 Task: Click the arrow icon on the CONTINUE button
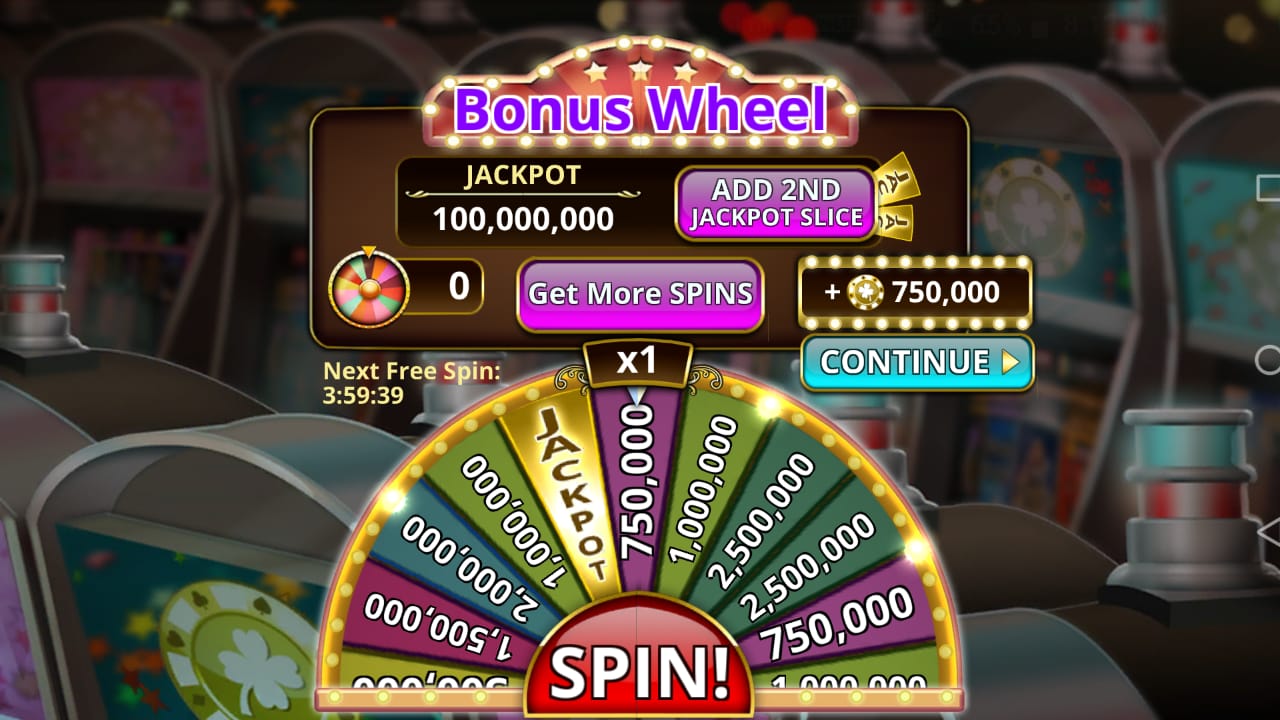pyautogui.click(x=1010, y=364)
